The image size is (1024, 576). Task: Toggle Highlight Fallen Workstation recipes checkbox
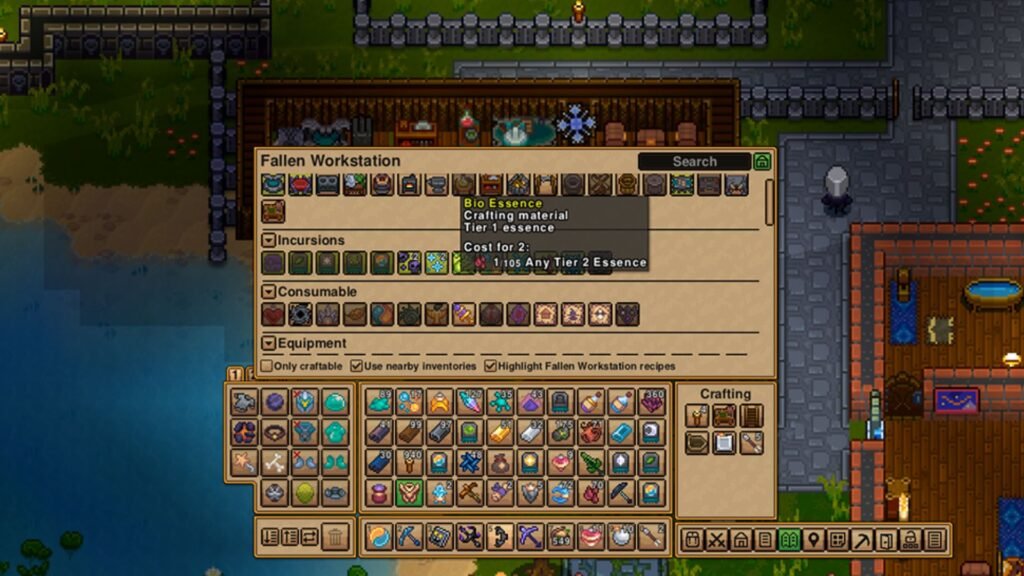coord(490,366)
